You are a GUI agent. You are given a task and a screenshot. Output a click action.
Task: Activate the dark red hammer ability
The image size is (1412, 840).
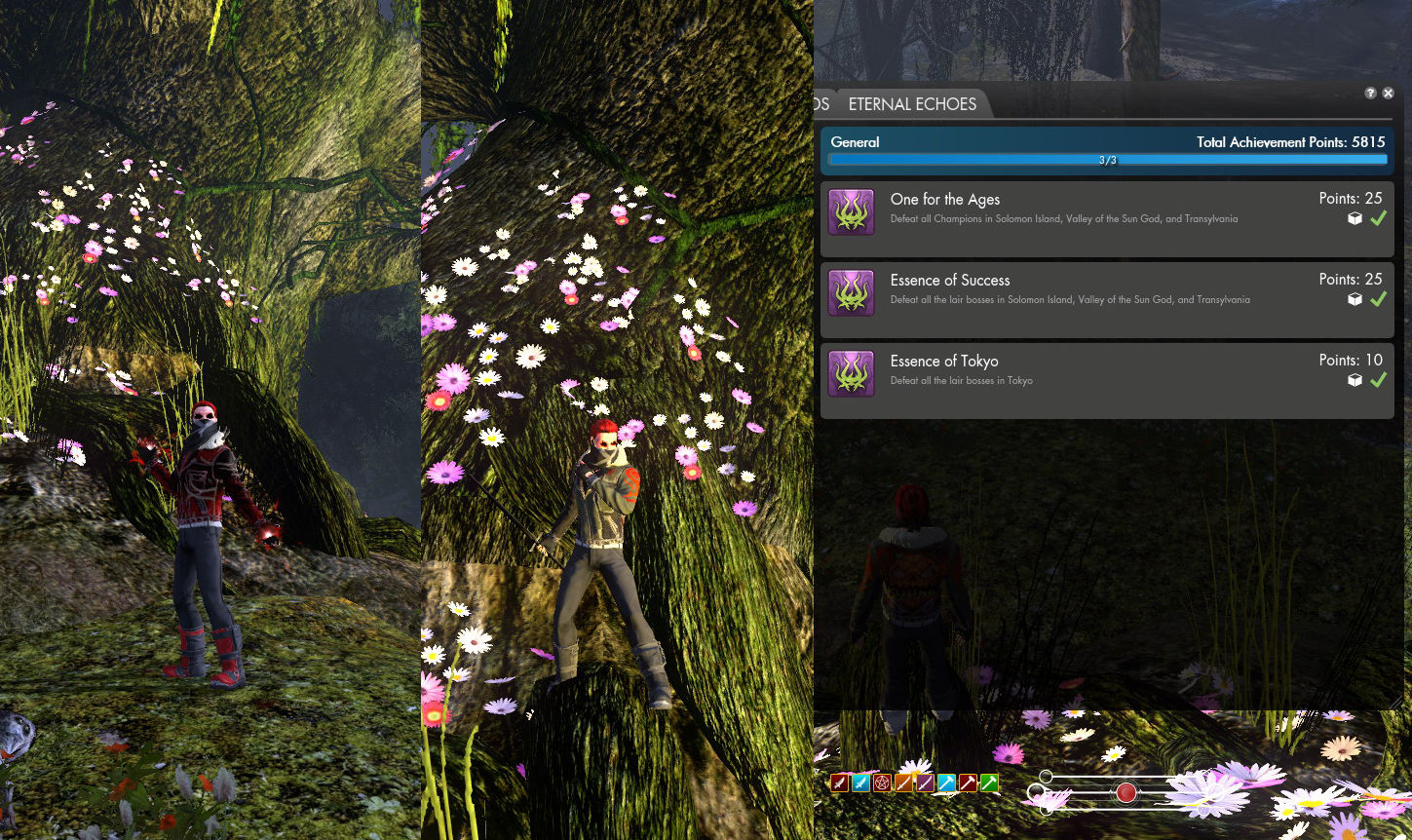coord(968,783)
